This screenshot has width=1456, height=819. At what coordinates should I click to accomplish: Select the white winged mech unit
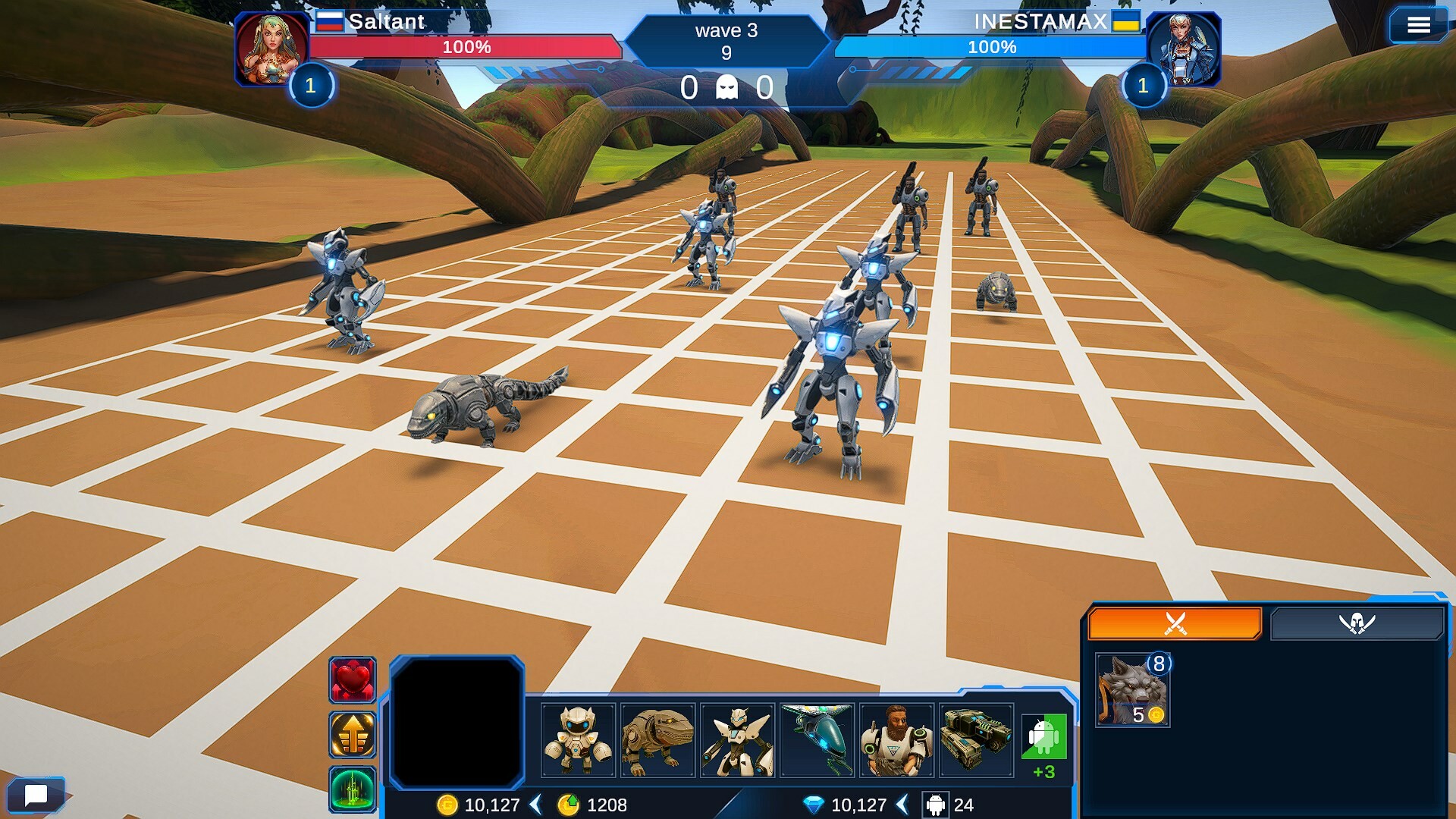point(737,740)
